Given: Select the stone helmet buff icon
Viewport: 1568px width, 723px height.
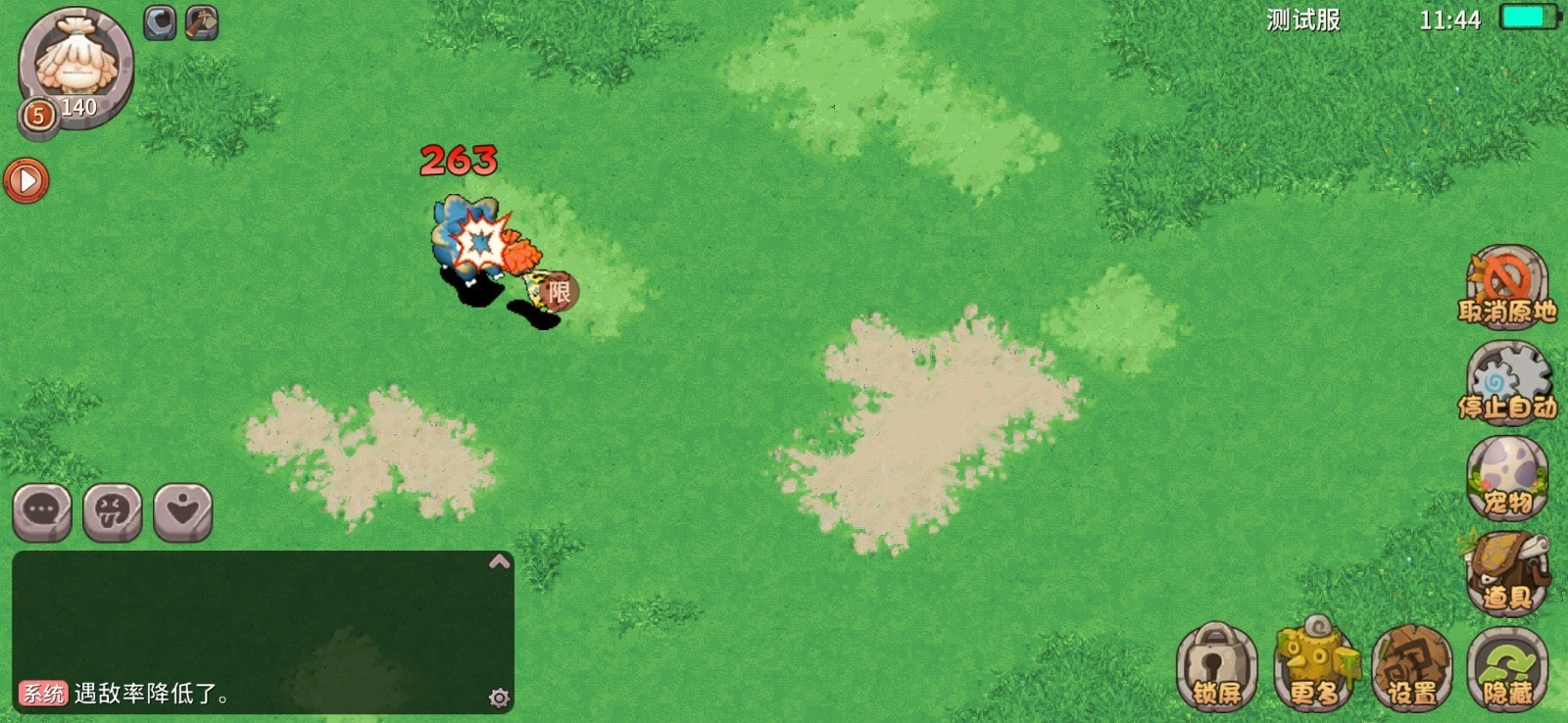Looking at the screenshot, I should 160,23.
